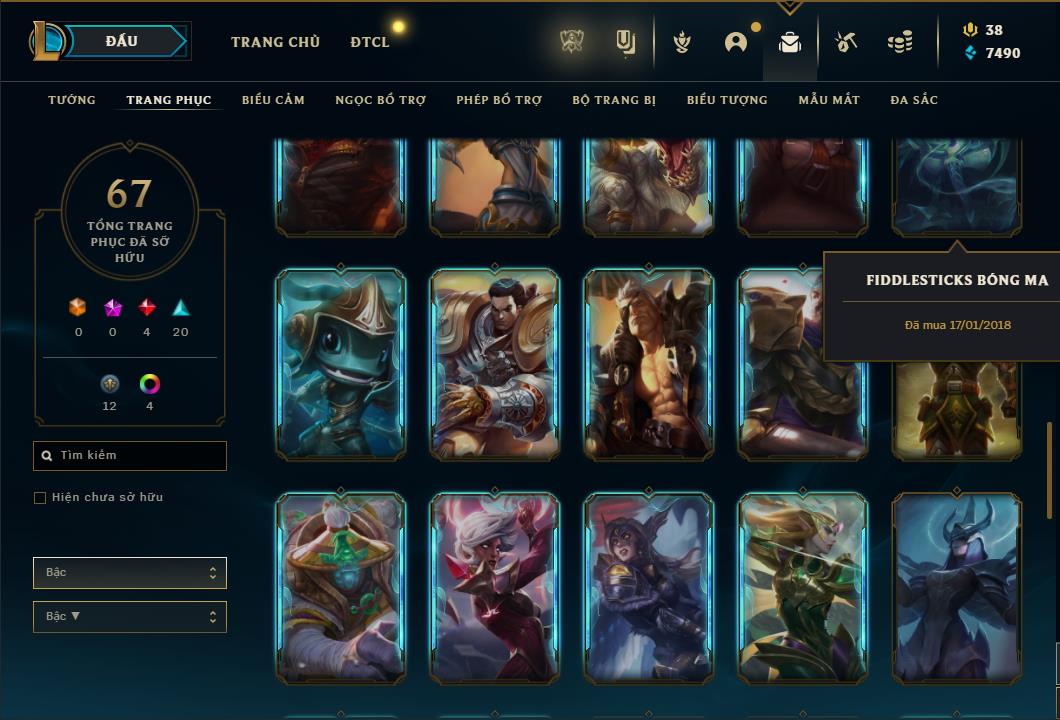1060x720 pixels.
Task: Switch to the BIỂU CẢM tab
Action: coord(273,100)
